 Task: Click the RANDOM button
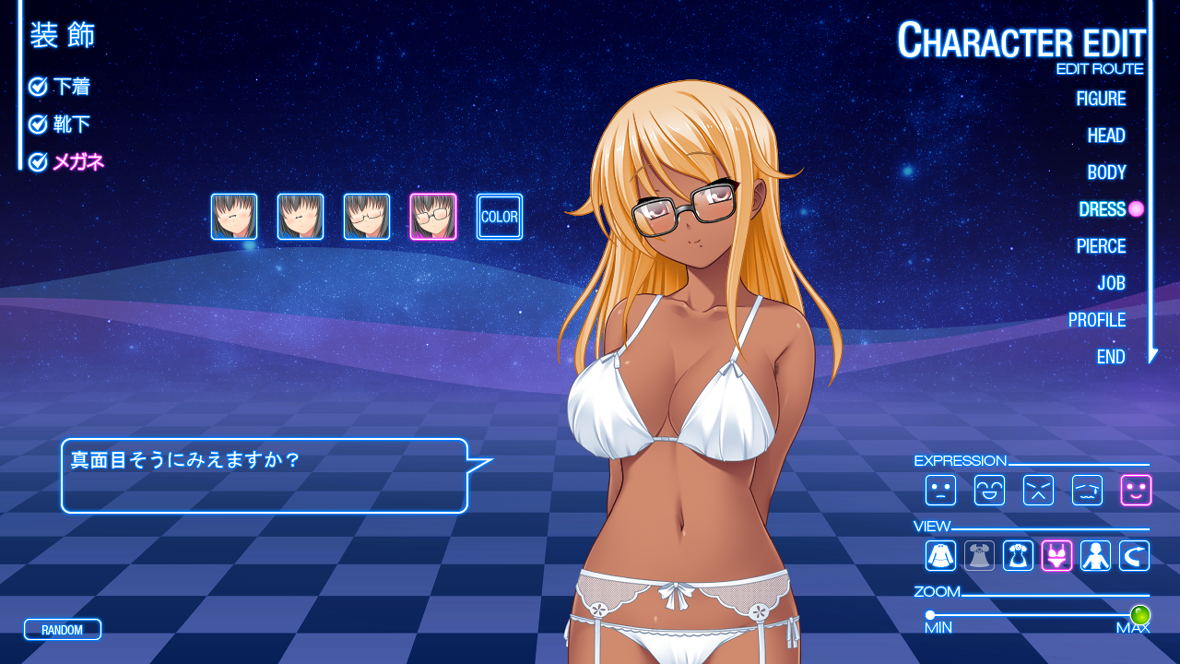pyautogui.click(x=62, y=630)
